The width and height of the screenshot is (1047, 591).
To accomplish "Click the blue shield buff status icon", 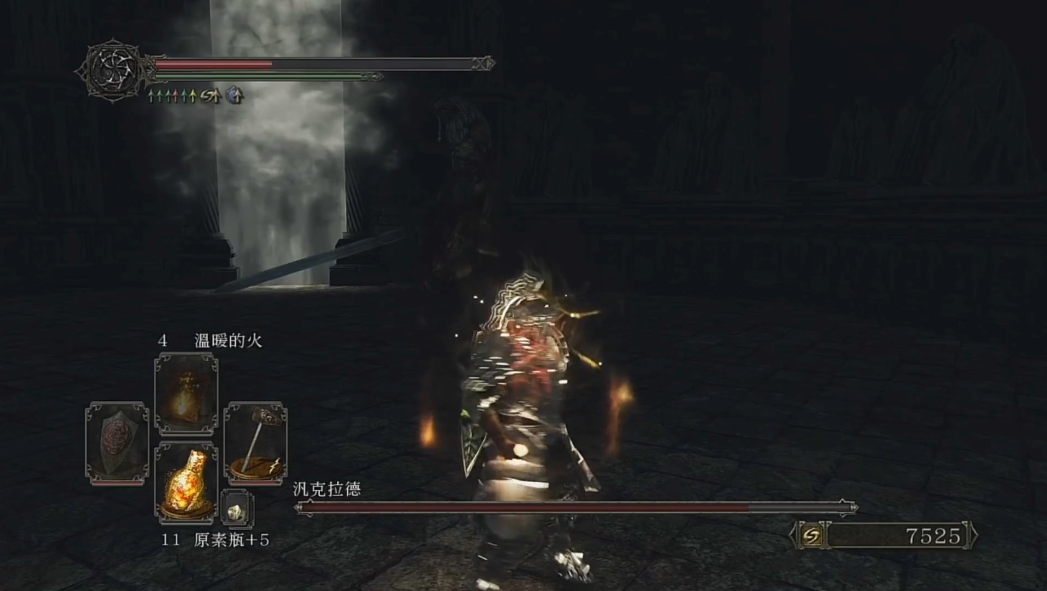I will click(x=234, y=96).
